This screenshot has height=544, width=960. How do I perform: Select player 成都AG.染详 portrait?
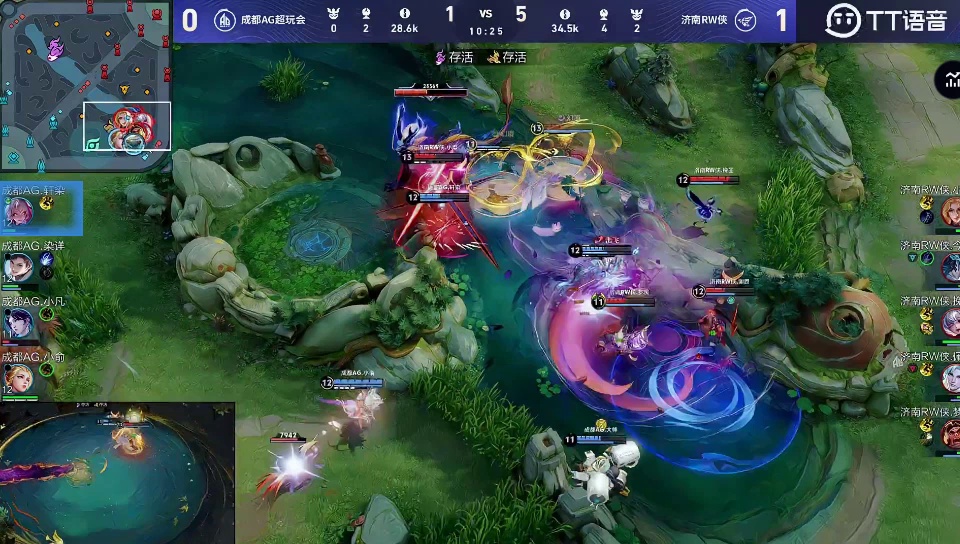(x=20, y=267)
